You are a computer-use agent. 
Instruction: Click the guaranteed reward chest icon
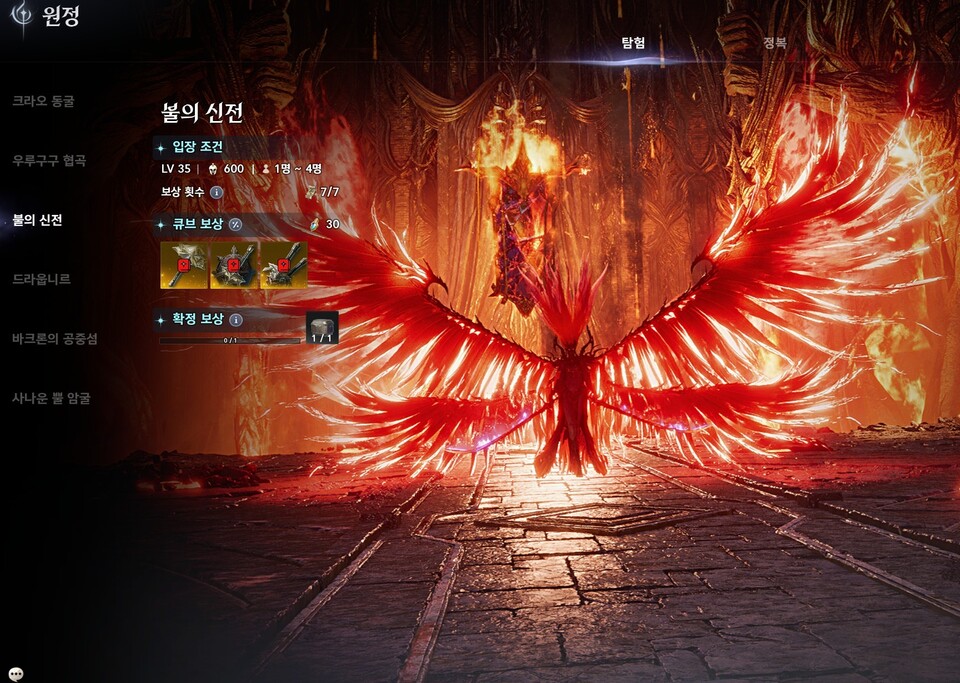322,328
